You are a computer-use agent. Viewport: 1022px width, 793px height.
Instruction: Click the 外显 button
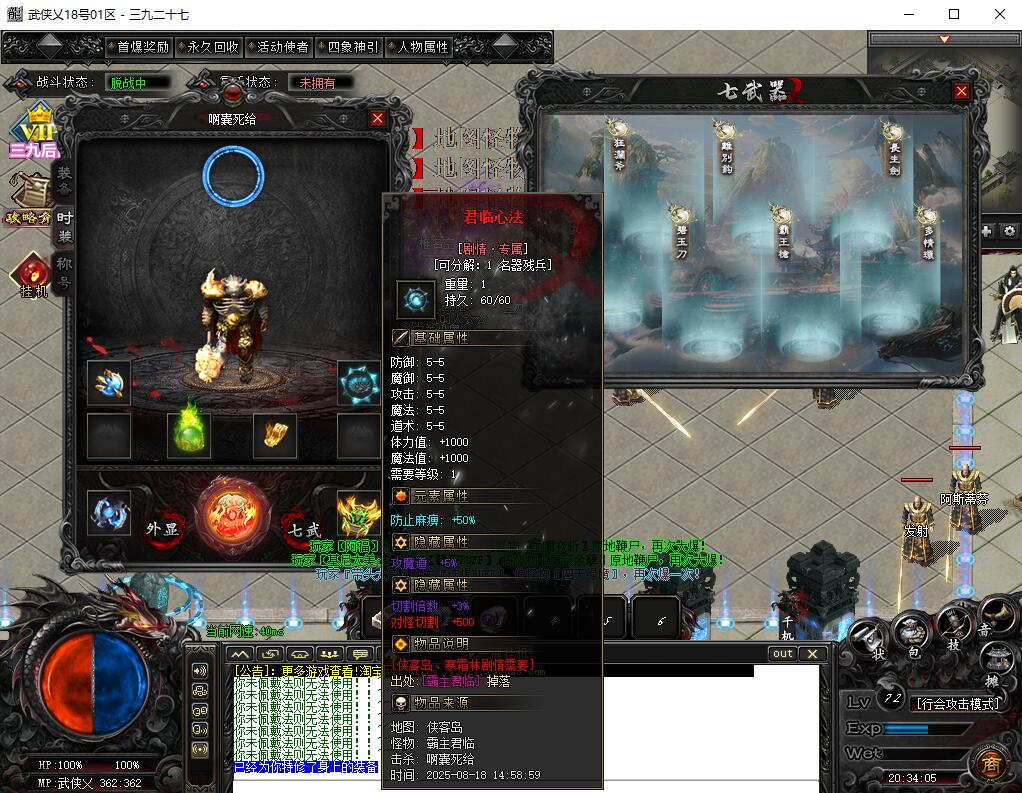tap(162, 529)
